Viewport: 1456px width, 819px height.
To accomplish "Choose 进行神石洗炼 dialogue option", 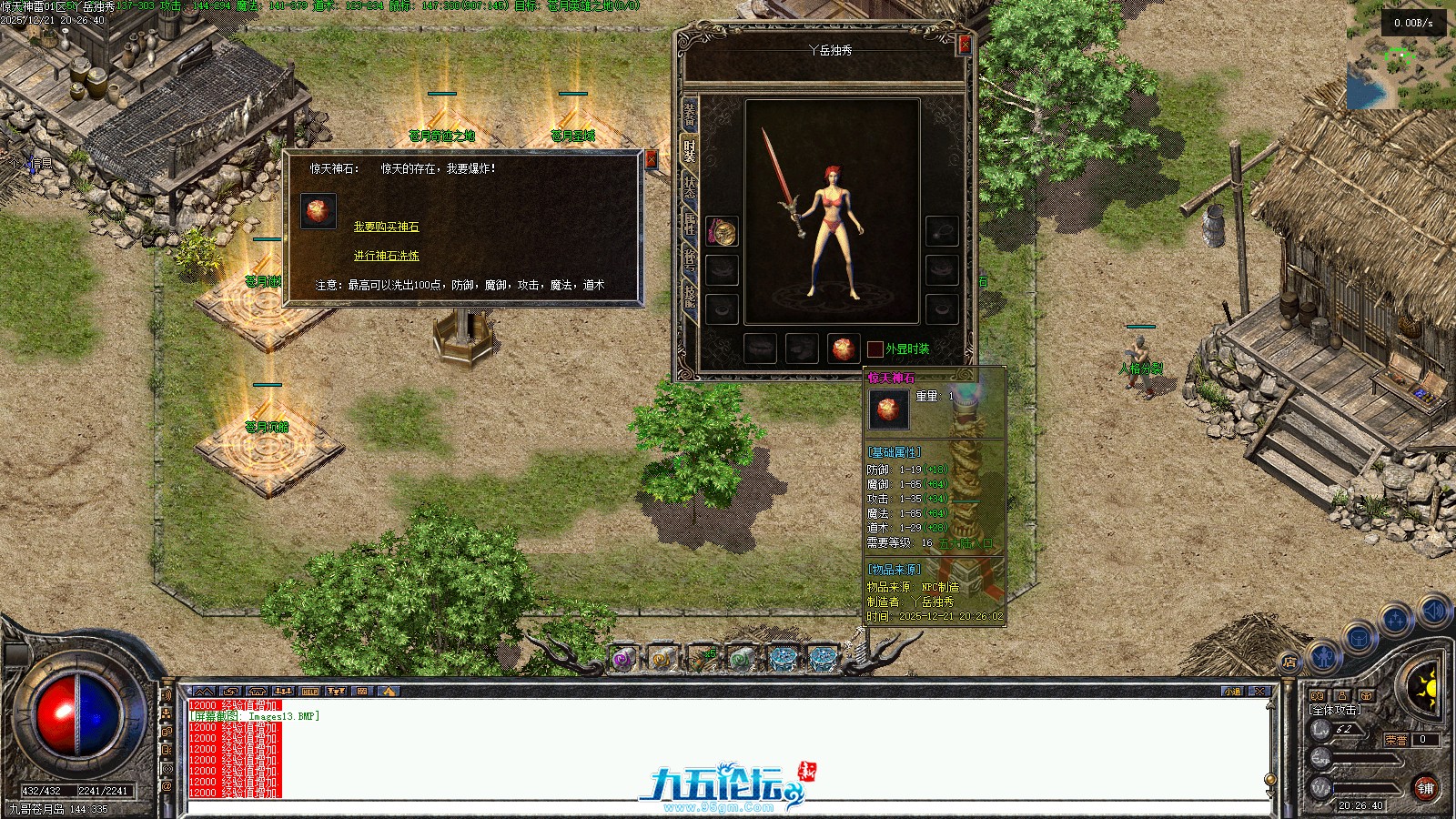I will [x=386, y=256].
